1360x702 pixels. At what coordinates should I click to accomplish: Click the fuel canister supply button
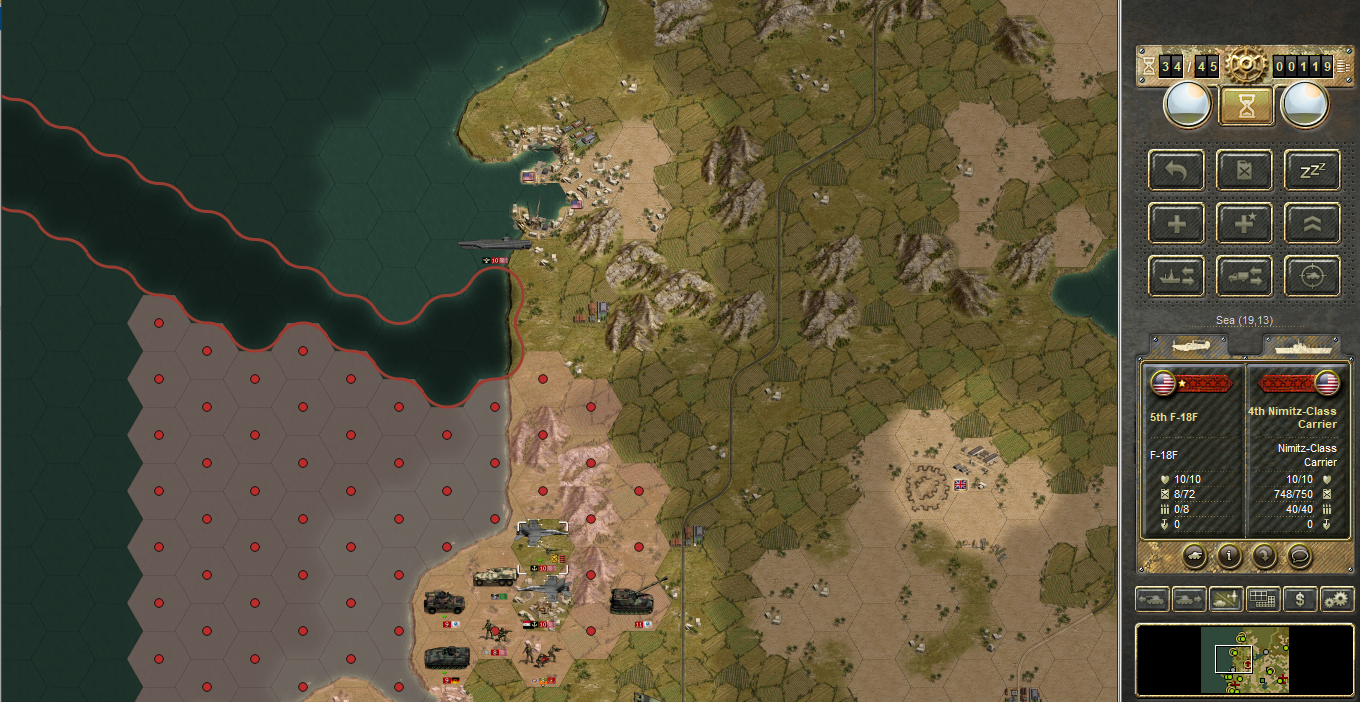(x=1244, y=171)
